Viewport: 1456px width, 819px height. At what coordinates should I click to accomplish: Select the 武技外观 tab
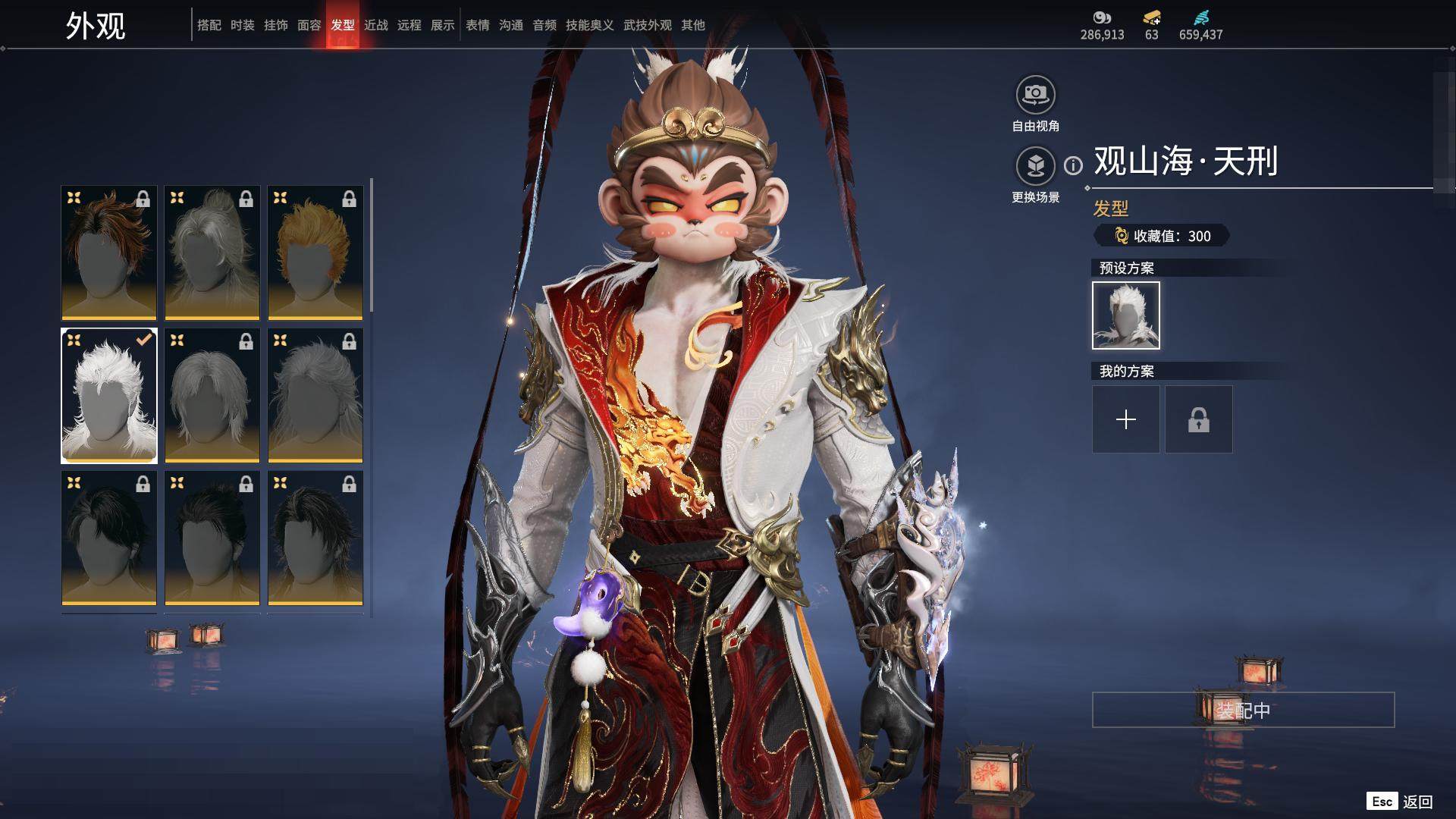tap(647, 25)
